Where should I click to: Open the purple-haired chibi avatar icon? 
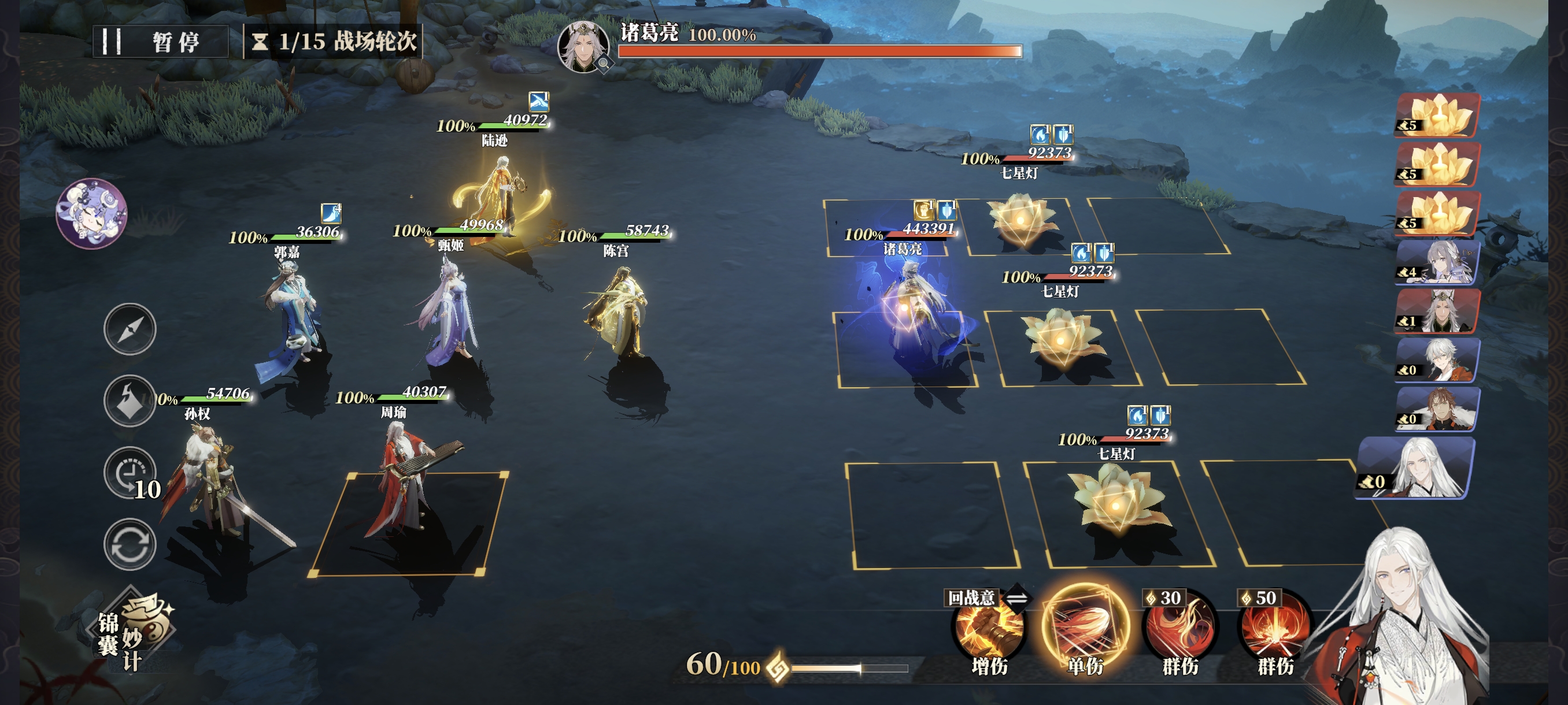[91, 213]
